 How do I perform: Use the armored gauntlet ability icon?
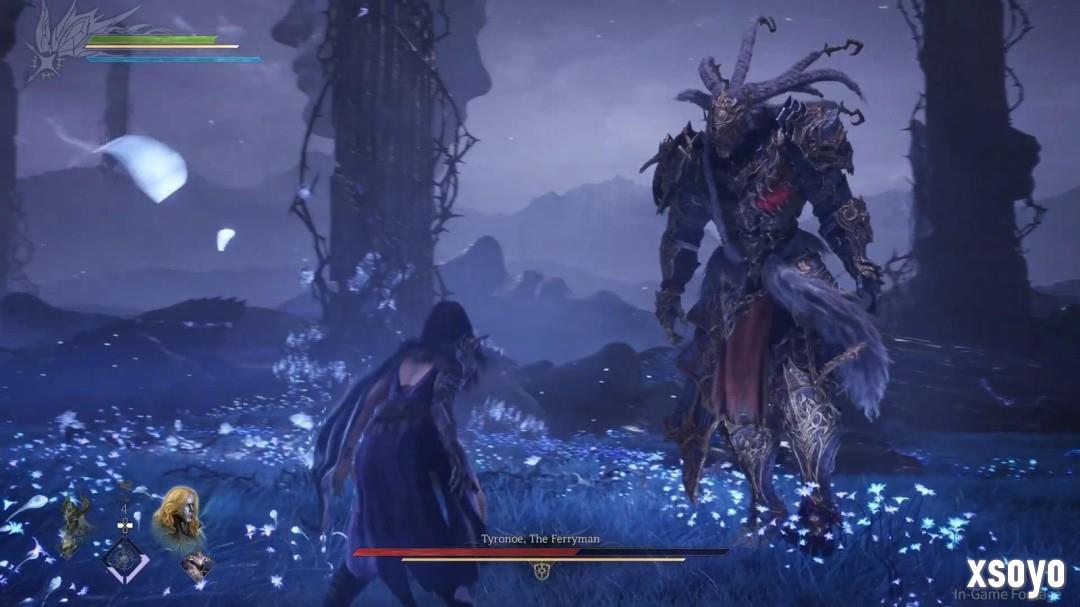coord(196,566)
